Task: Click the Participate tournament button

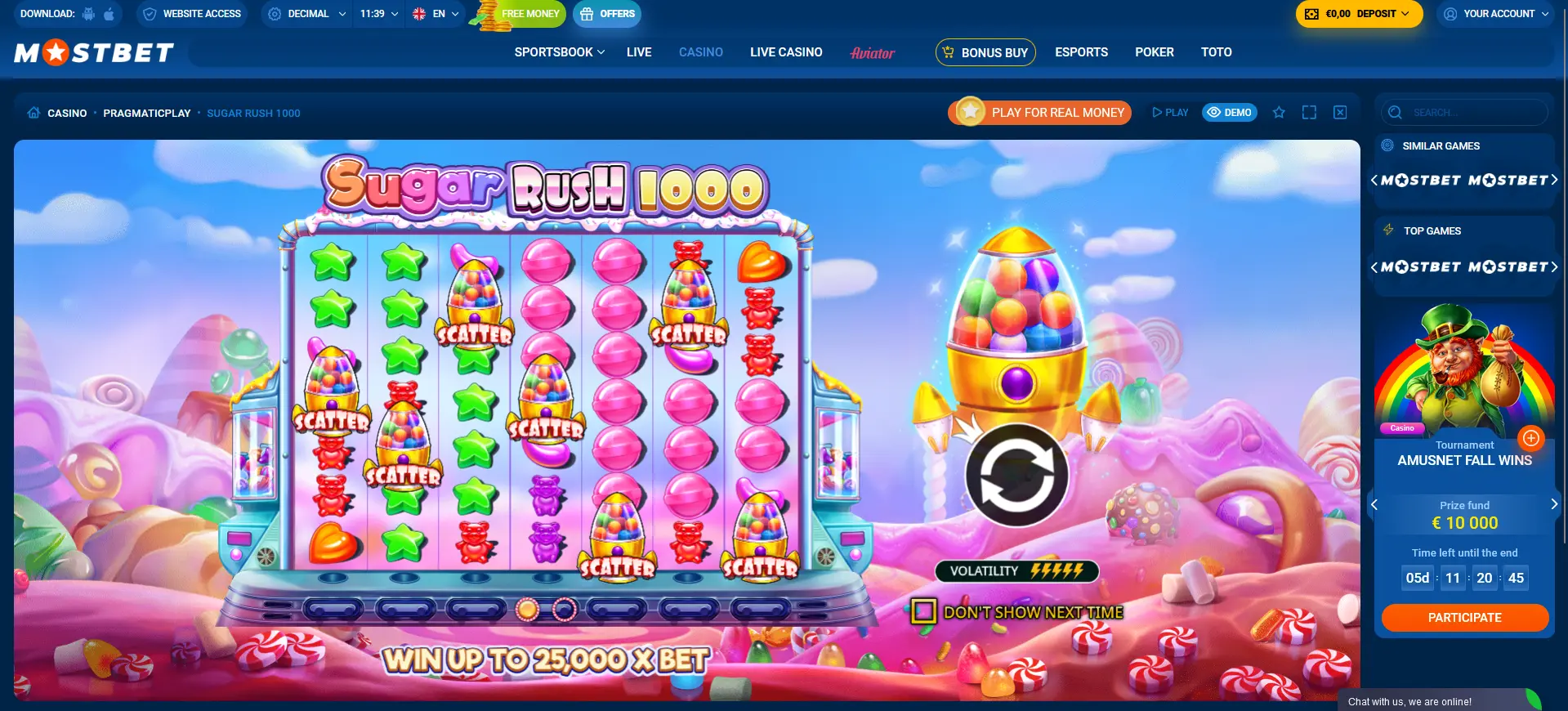Action: point(1464,617)
